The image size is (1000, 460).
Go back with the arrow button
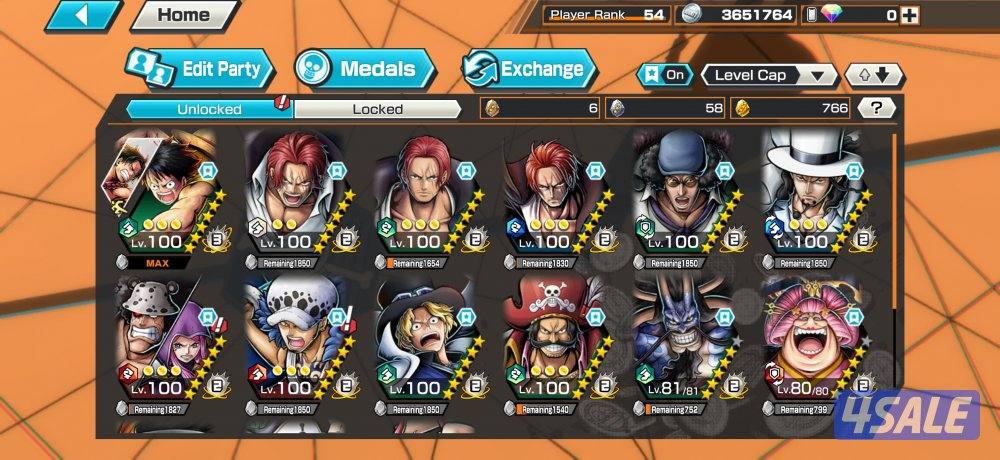[83, 15]
